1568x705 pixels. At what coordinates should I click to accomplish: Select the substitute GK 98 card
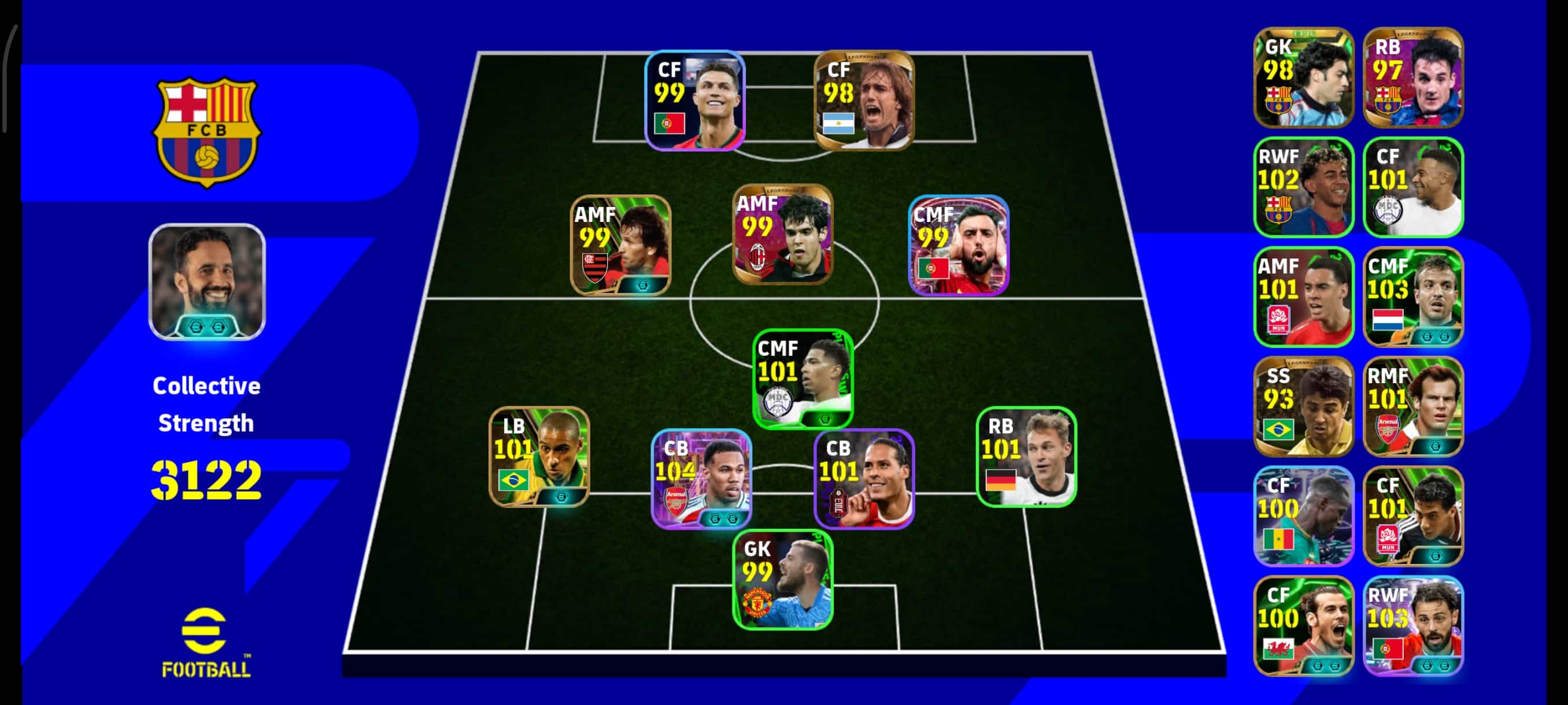(x=1303, y=77)
